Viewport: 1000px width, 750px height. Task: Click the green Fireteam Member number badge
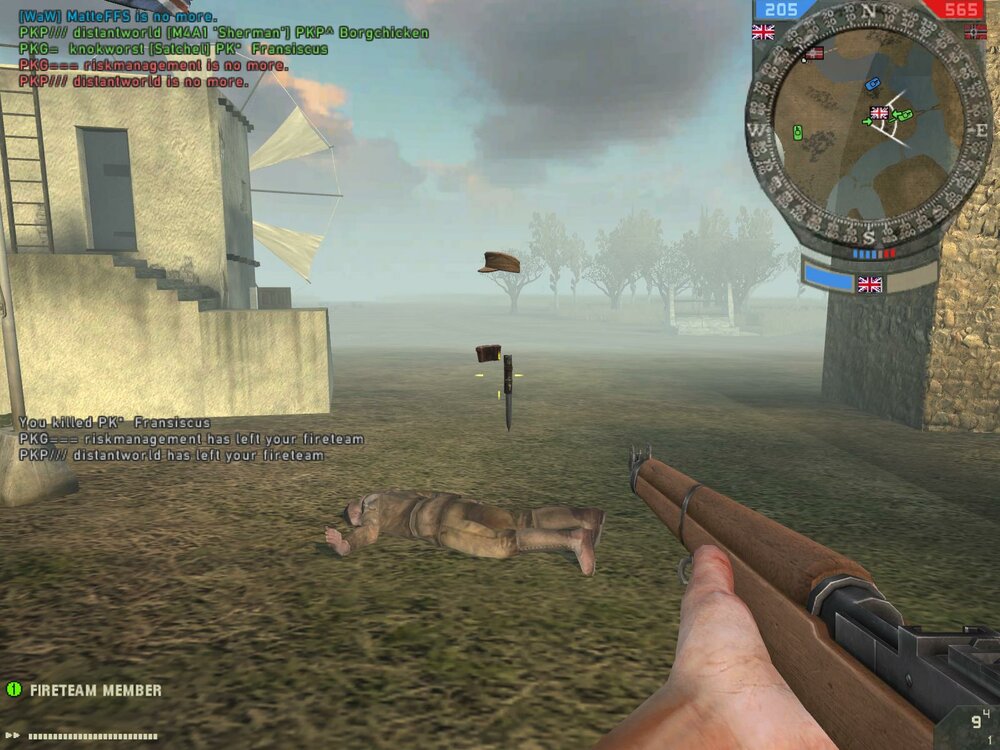(14, 689)
